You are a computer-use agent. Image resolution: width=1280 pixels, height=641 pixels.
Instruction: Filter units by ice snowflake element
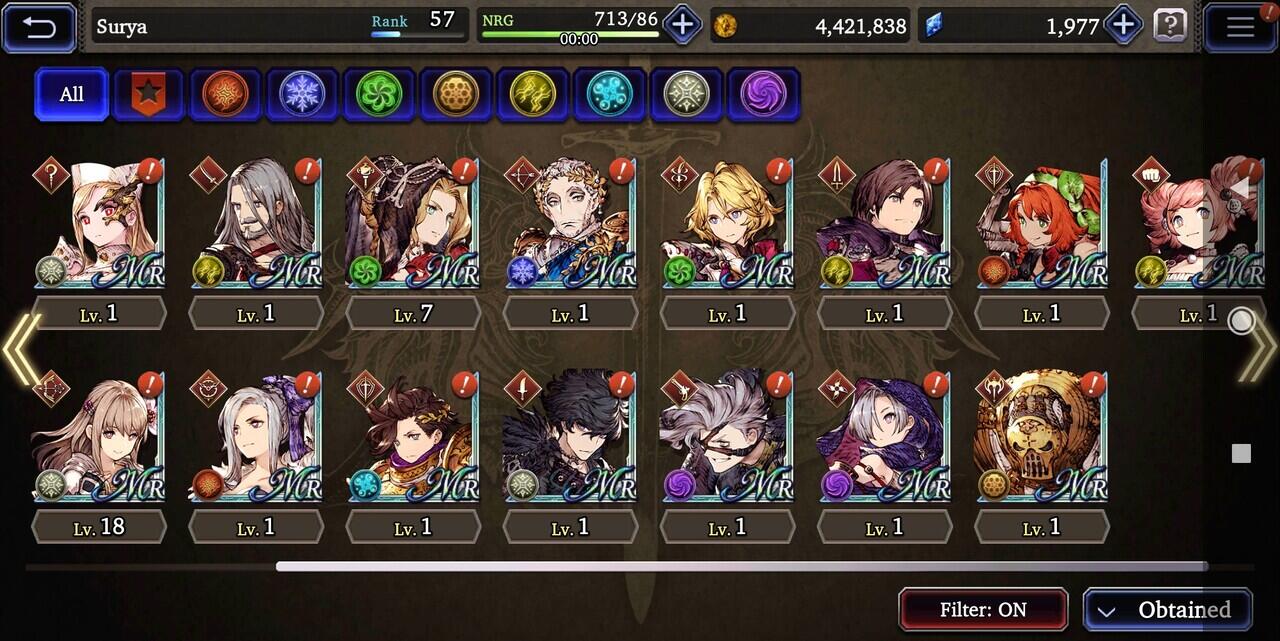pyautogui.click(x=302, y=94)
